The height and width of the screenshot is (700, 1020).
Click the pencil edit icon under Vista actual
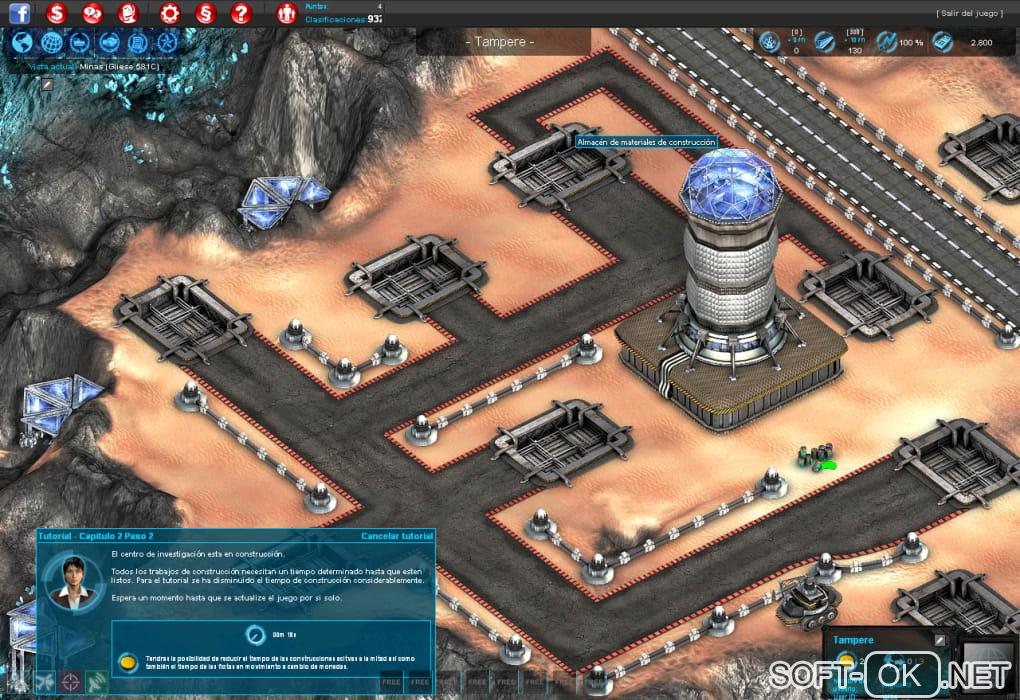pyautogui.click(x=46, y=83)
